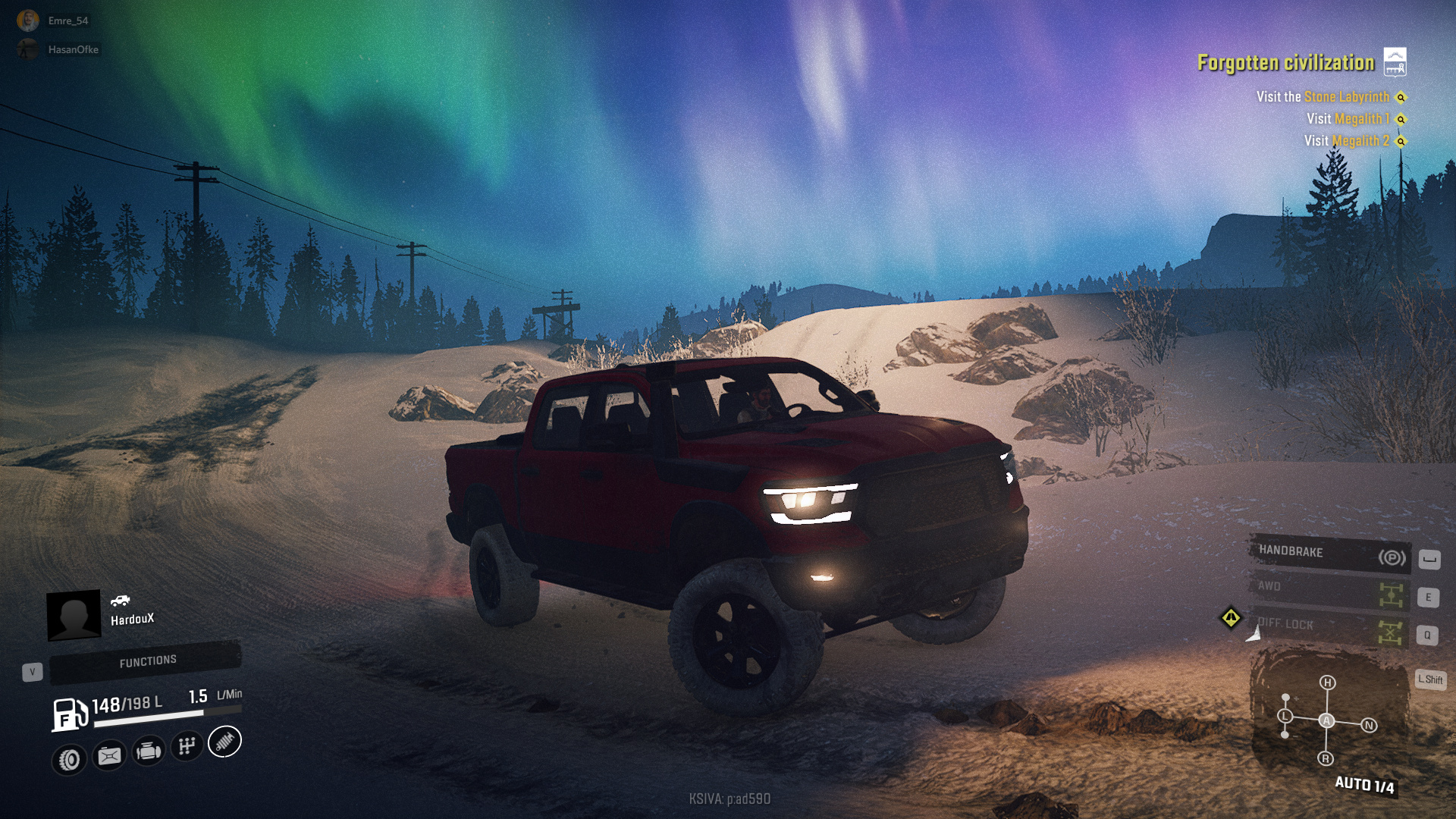Toggle the Handbrake control
Image resolution: width=1456 pixels, height=819 pixels.
pyautogui.click(x=1329, y=554)
